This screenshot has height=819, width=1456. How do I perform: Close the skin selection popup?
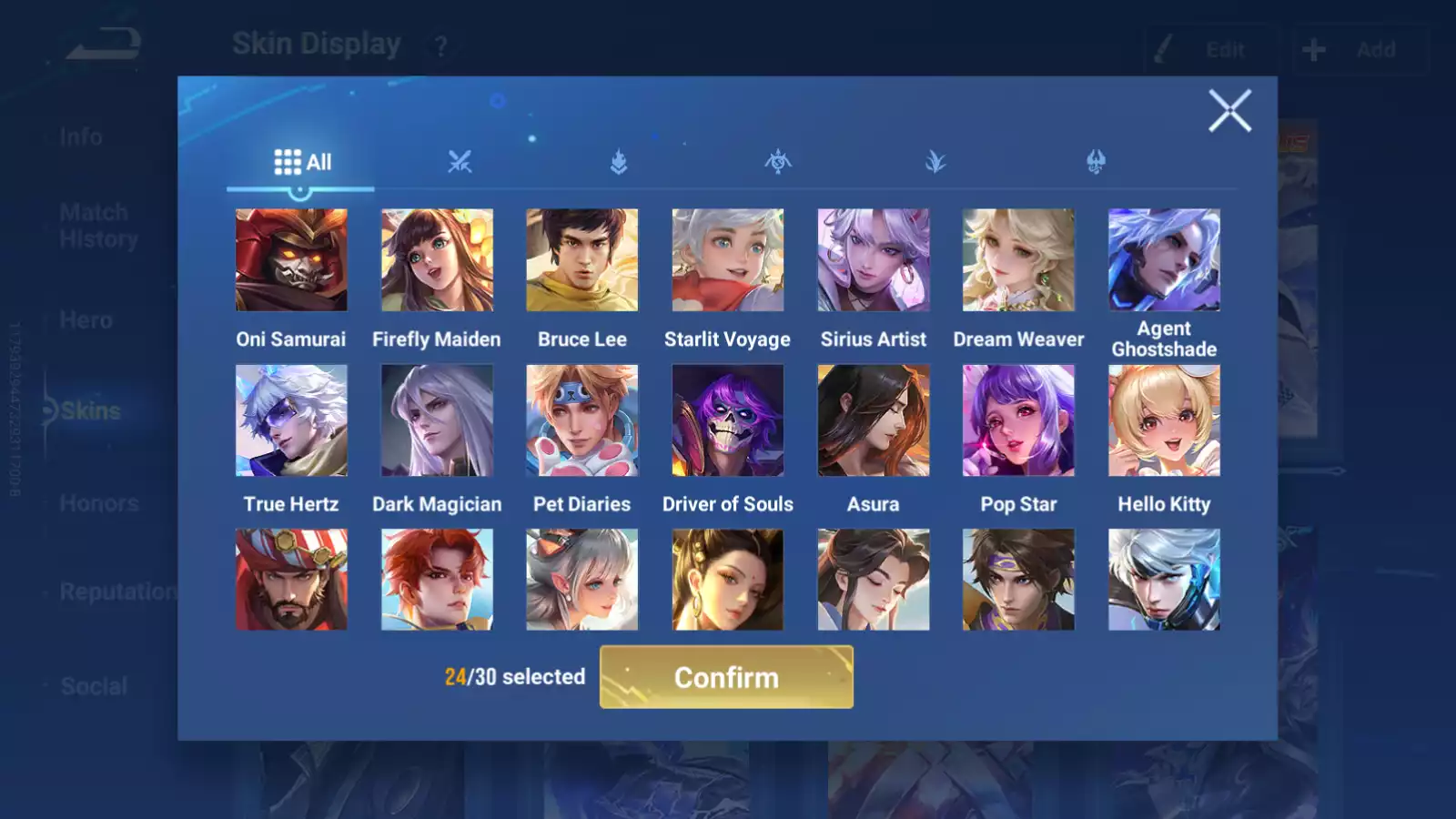[x=1229, y=111]
